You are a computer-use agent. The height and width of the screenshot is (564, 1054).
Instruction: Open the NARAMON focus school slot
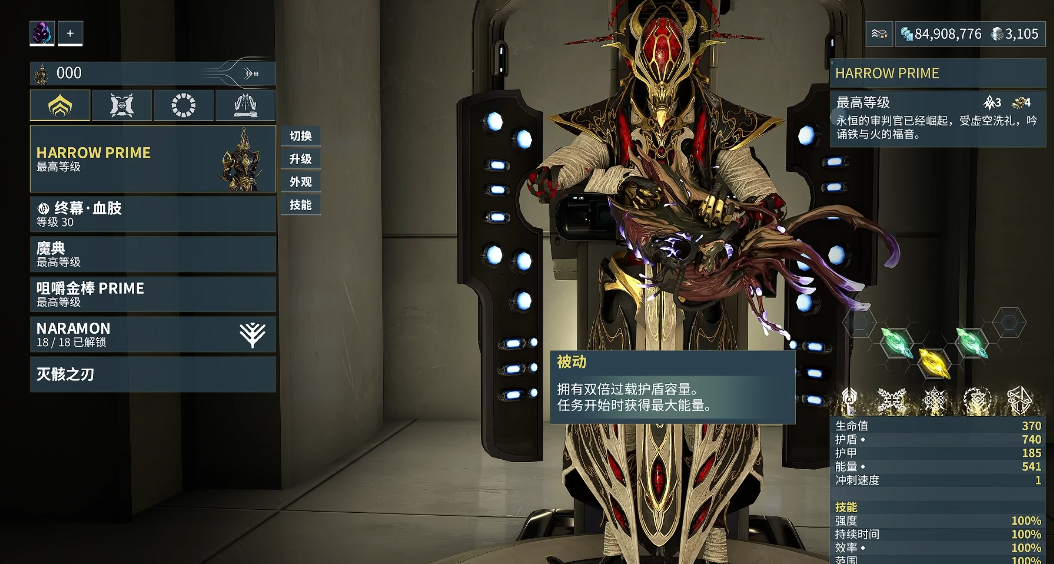(x=152, y=334)
